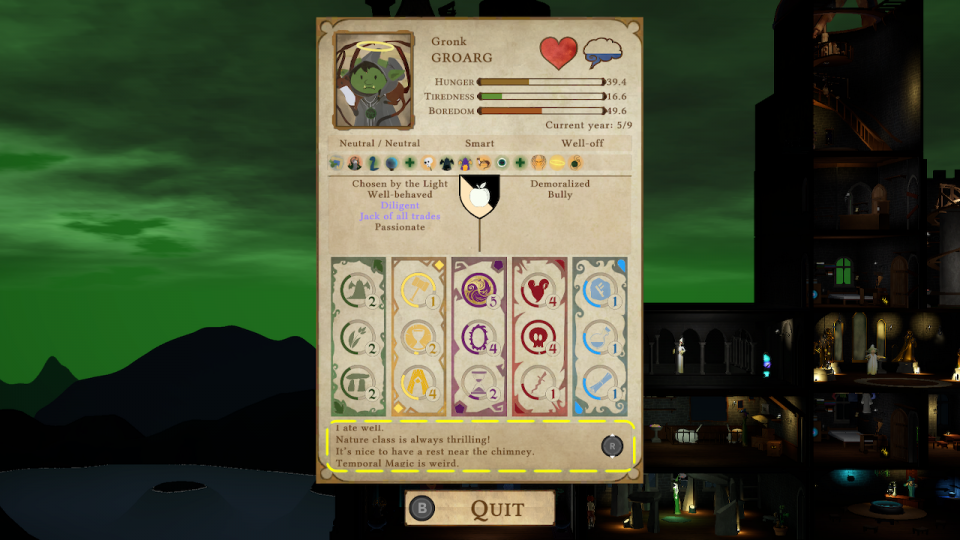Image resolution: width=960 pixels, height=540 pixels.
Task: Select the apple house shield emblem
Action: 479,196
